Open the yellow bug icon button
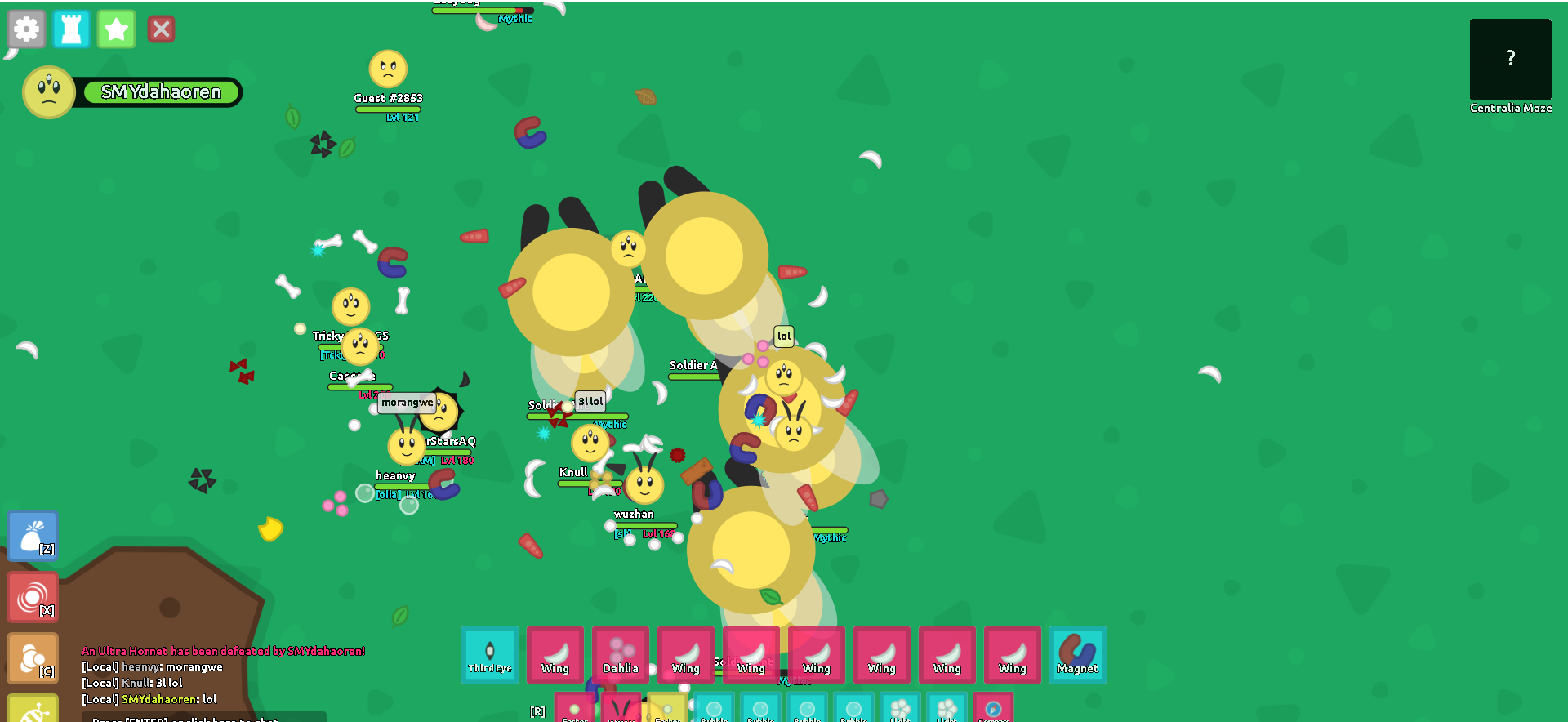1568x722 pixels. (33, 709)
